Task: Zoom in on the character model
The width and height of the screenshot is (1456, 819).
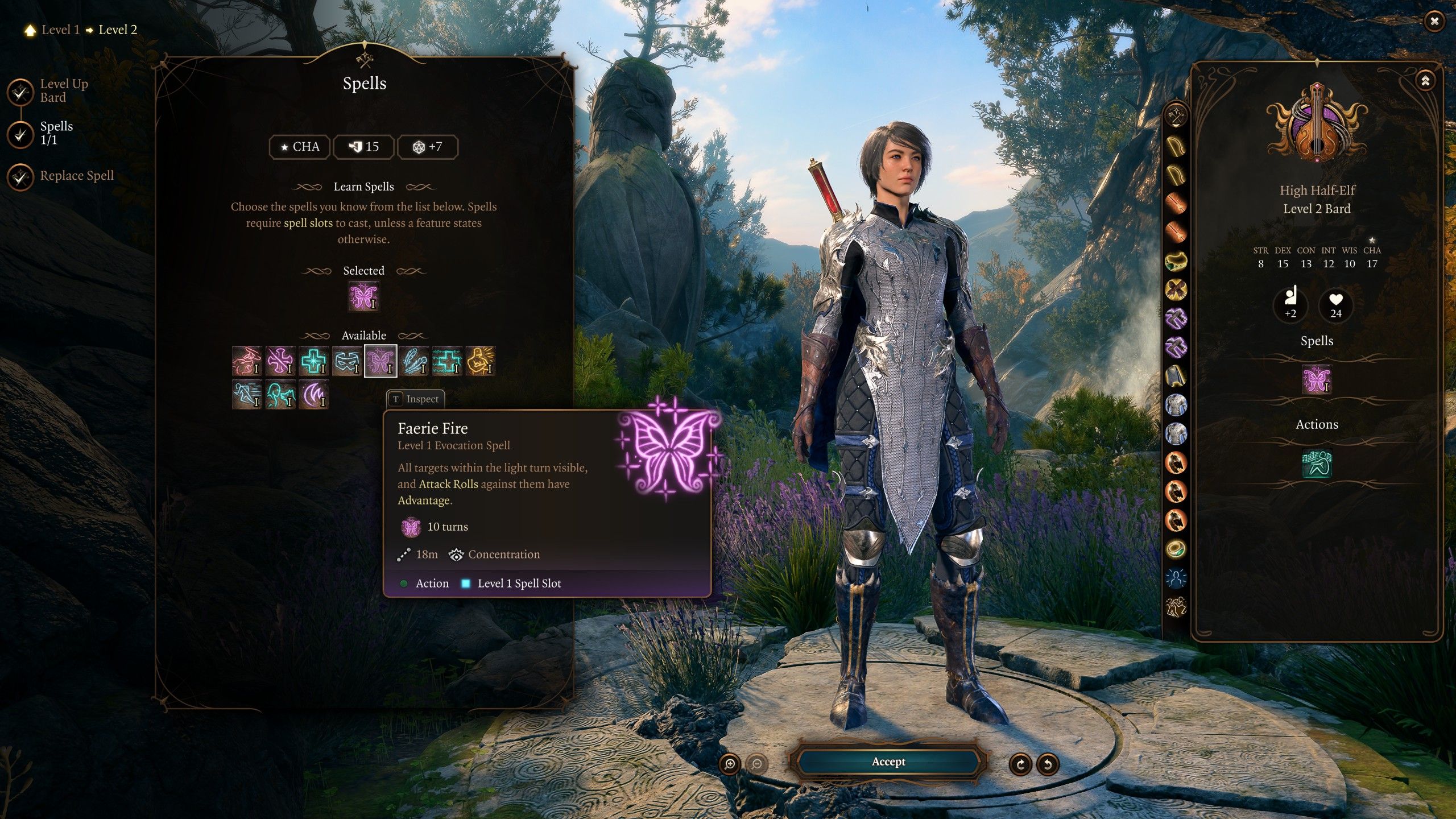Action: click(730, 764)
